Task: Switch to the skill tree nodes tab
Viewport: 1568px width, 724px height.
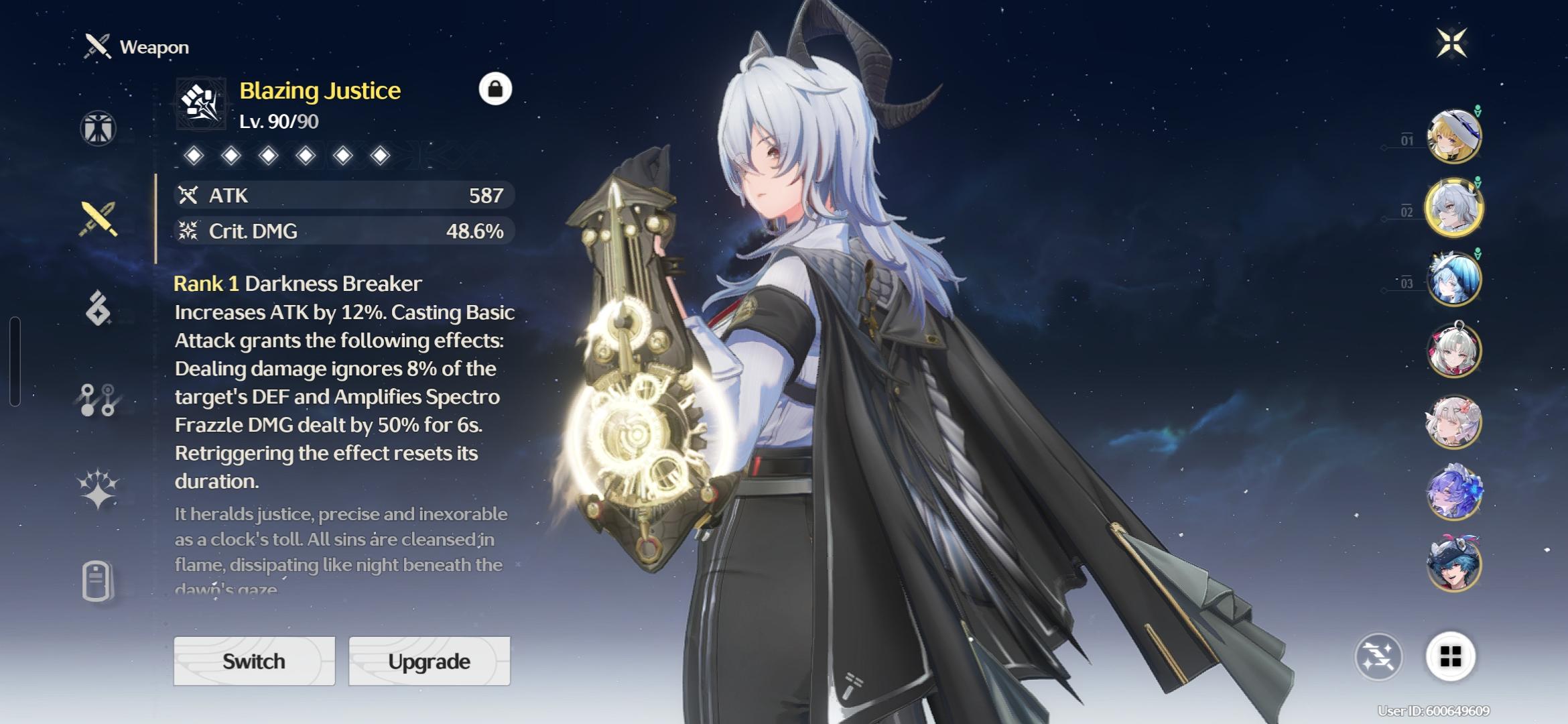Action: [99, 400]
